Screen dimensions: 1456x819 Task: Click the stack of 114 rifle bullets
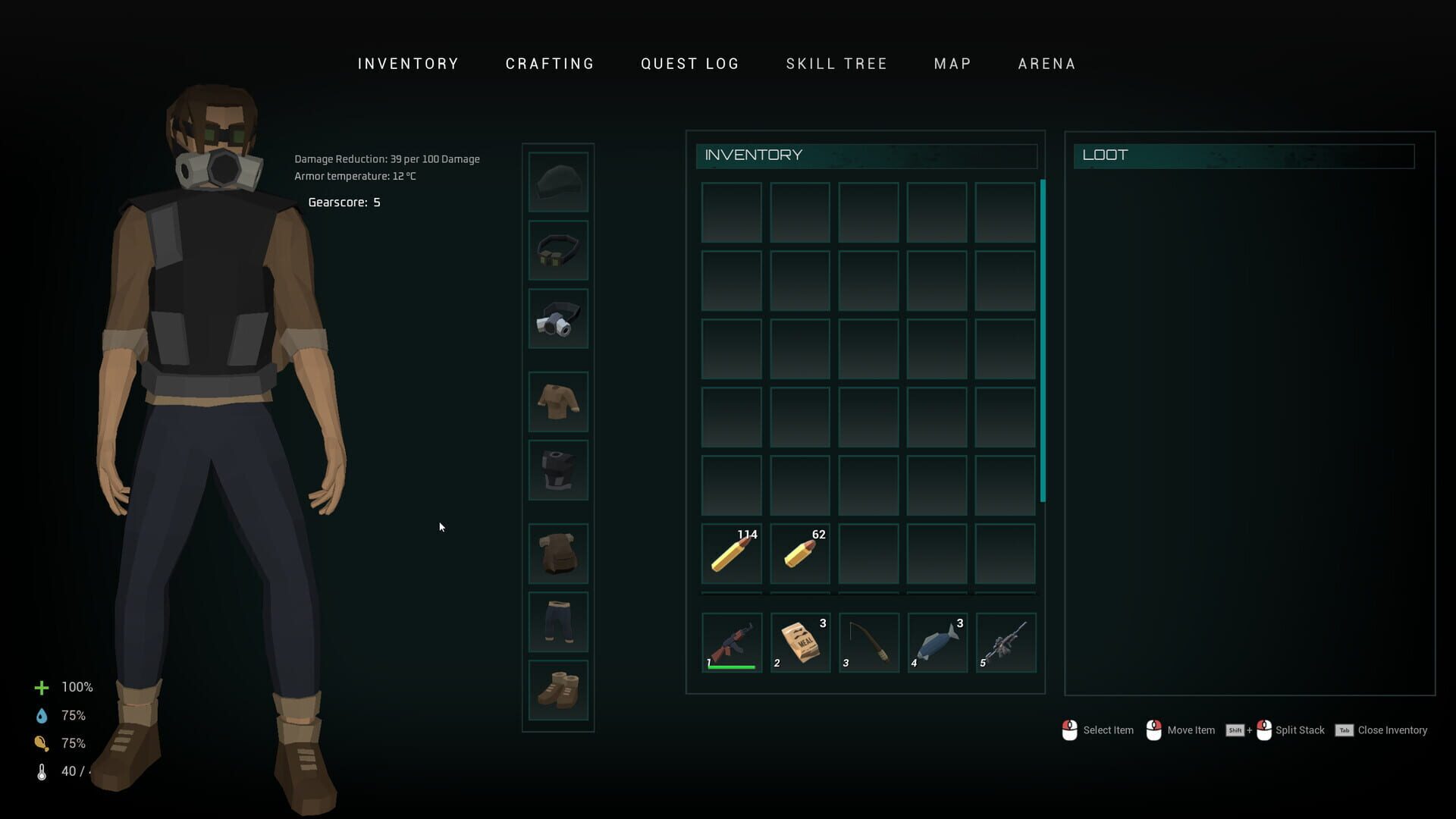(x=730, y=554)
